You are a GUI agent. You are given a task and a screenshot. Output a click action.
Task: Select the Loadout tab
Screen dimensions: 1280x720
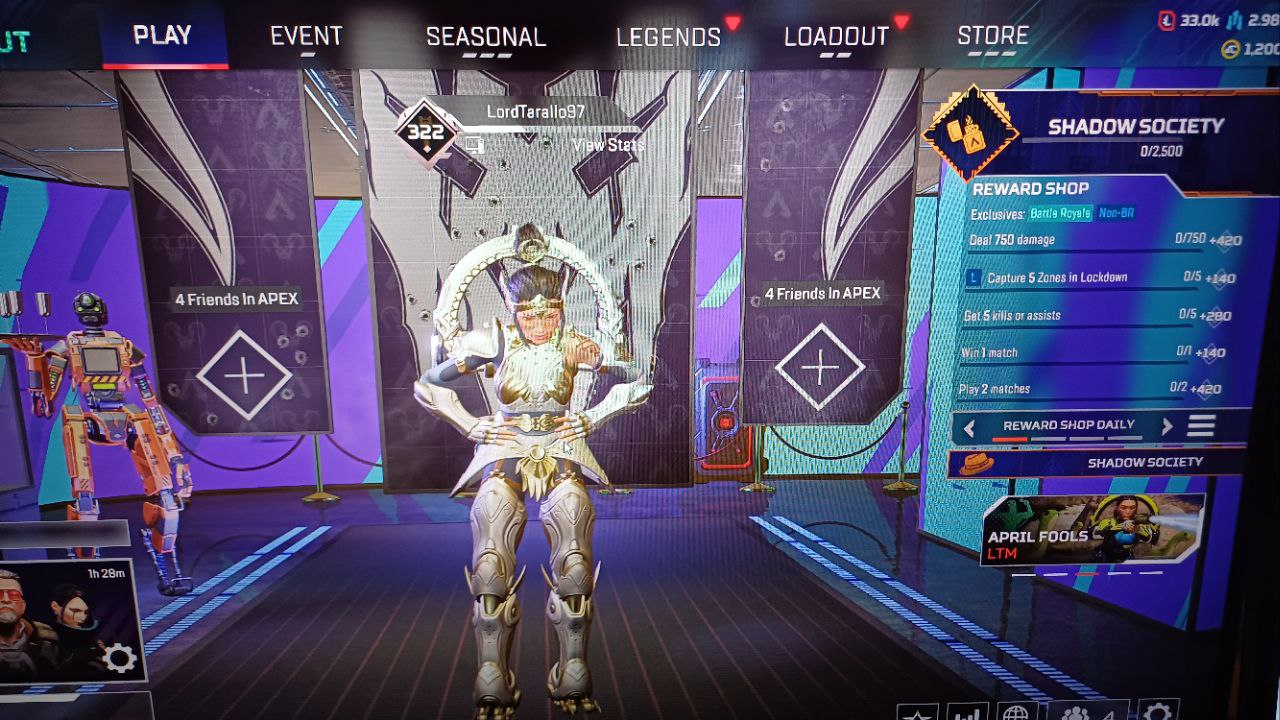[836, 37]
